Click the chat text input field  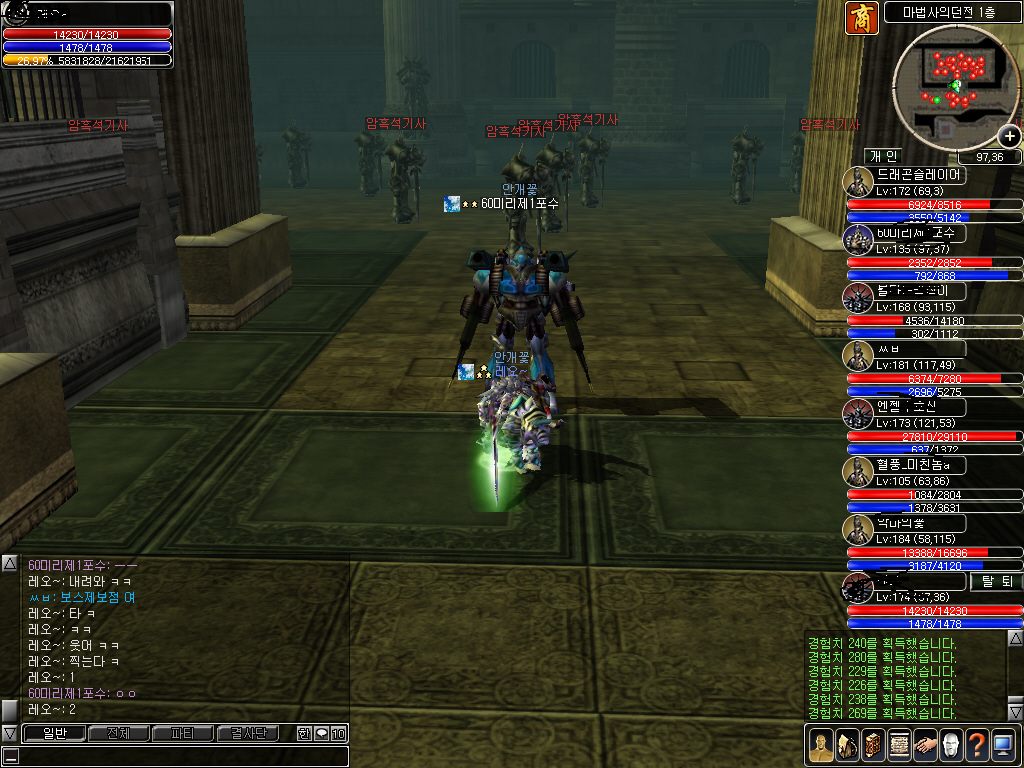[175, 756]
